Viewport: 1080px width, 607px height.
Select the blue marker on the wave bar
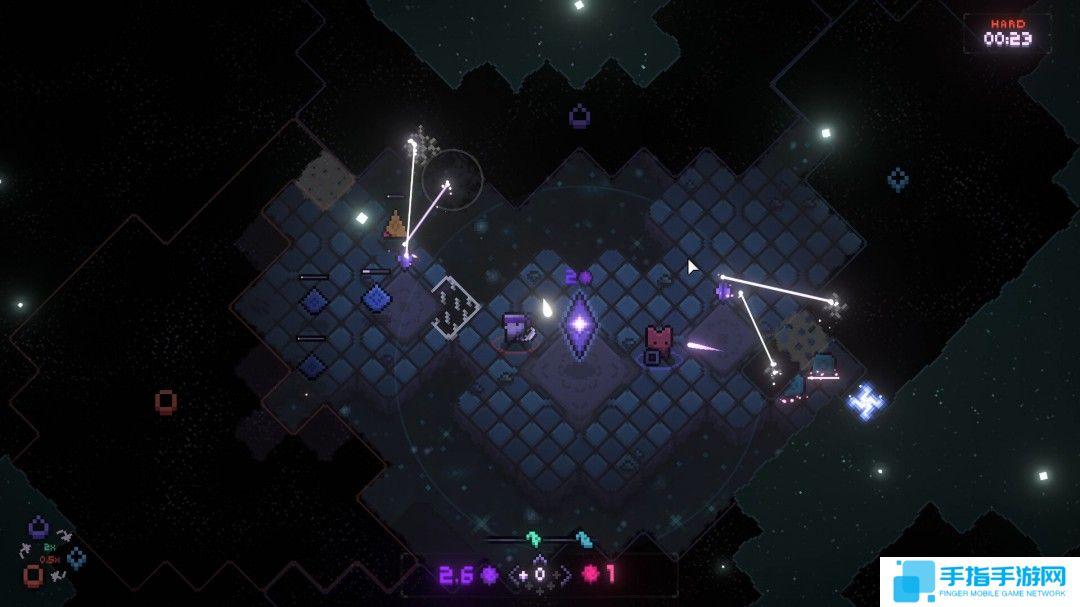[x=584, y=540]
